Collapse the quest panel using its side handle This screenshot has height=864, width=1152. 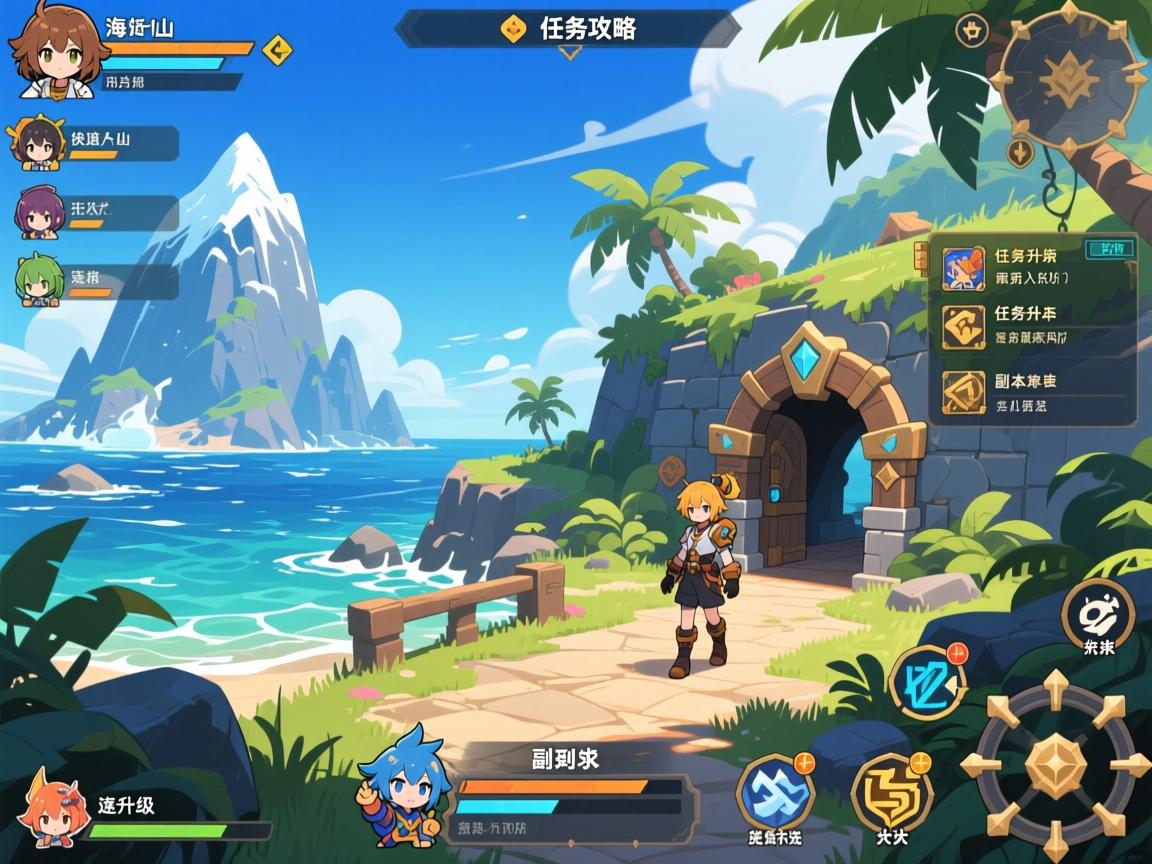point(921,257)
